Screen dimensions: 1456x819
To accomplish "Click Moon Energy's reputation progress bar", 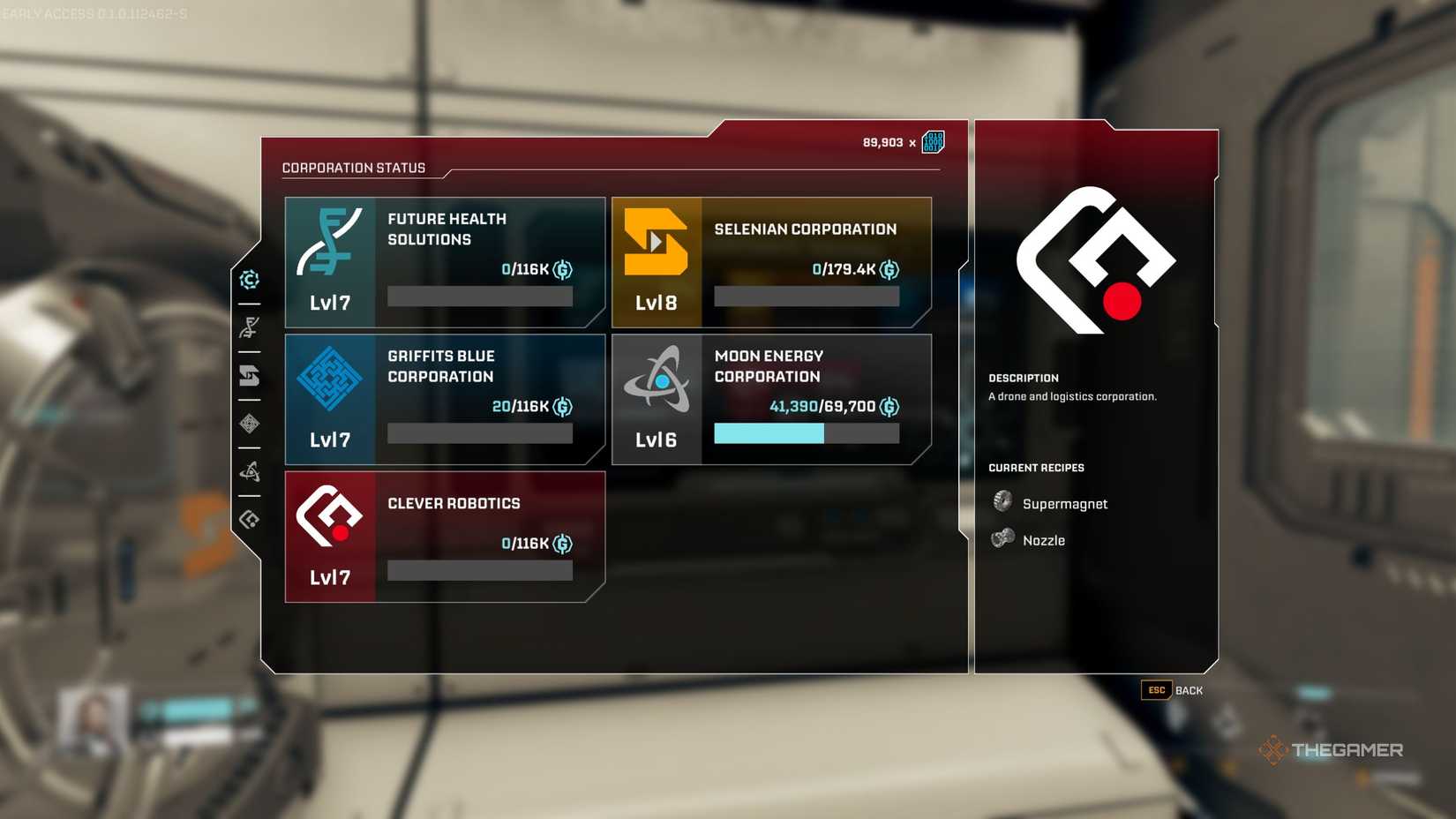I will [805, 433].
